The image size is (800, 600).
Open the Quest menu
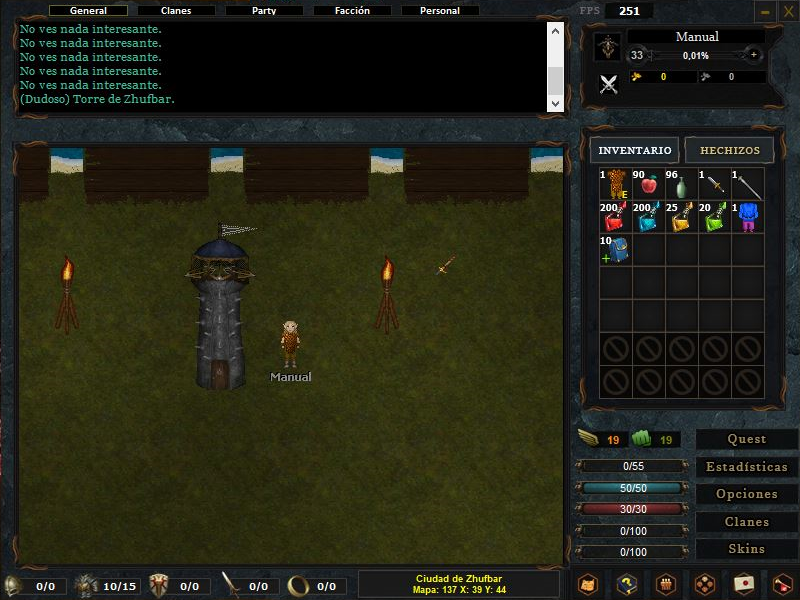[746, 439]
